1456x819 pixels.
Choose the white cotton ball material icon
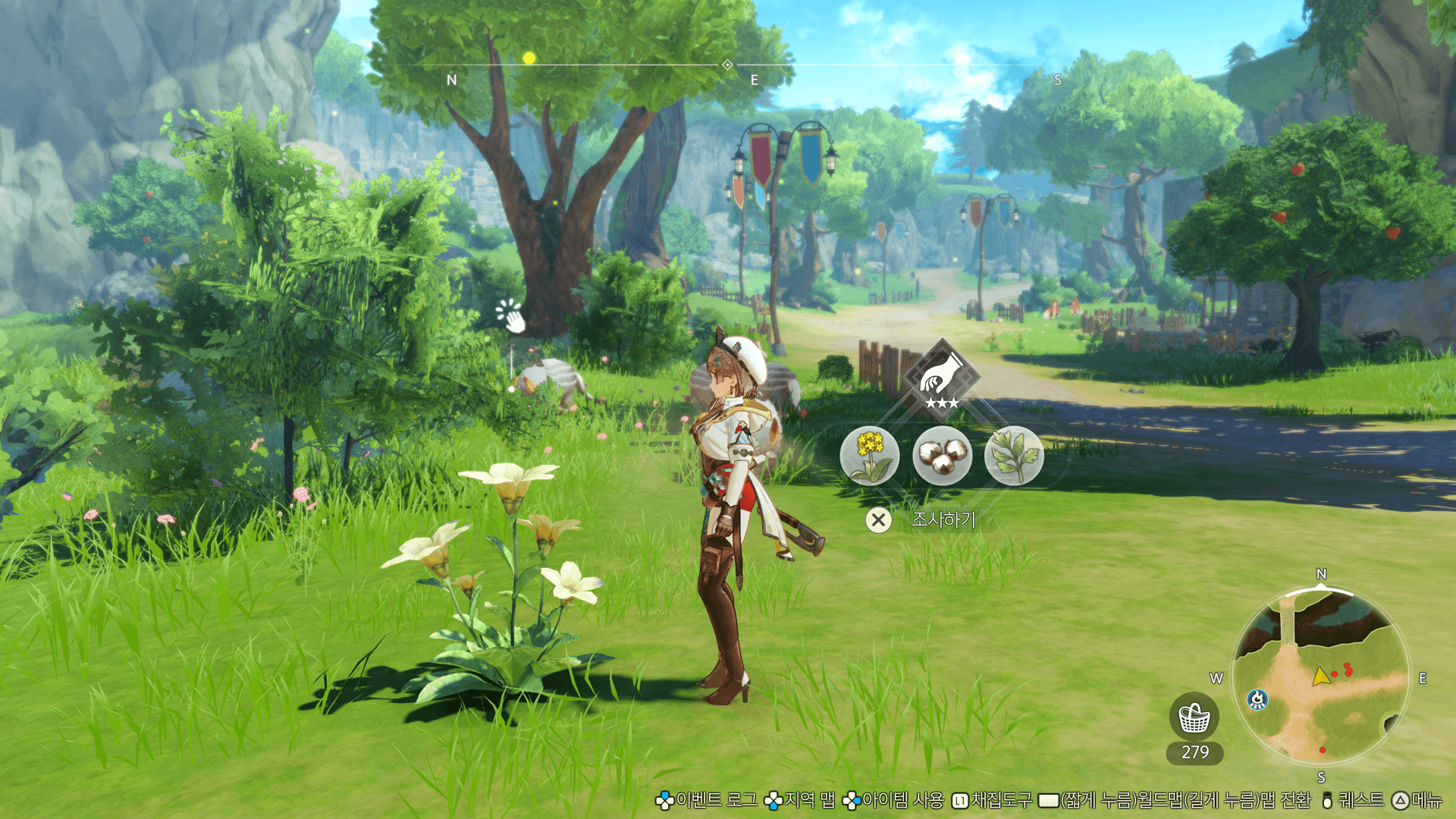(x=942, y=456)
